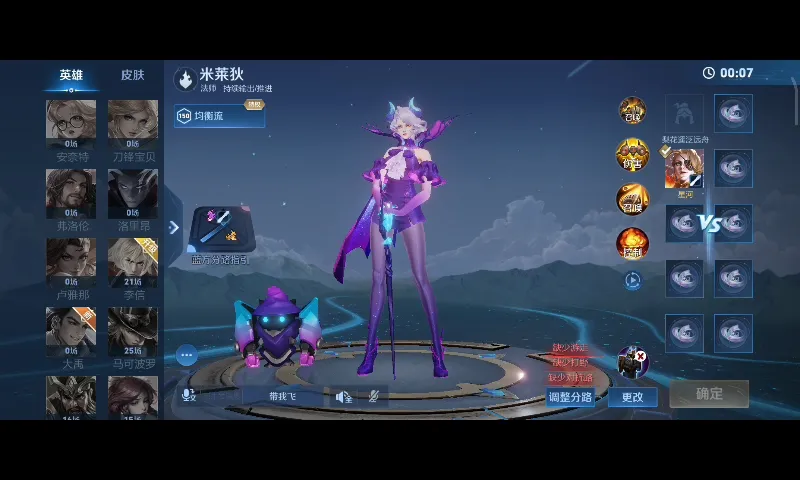The image size is (800, 480).
Task: Choose hero 刀锋宝贝 from the list
Action: [x=133, y=124]
